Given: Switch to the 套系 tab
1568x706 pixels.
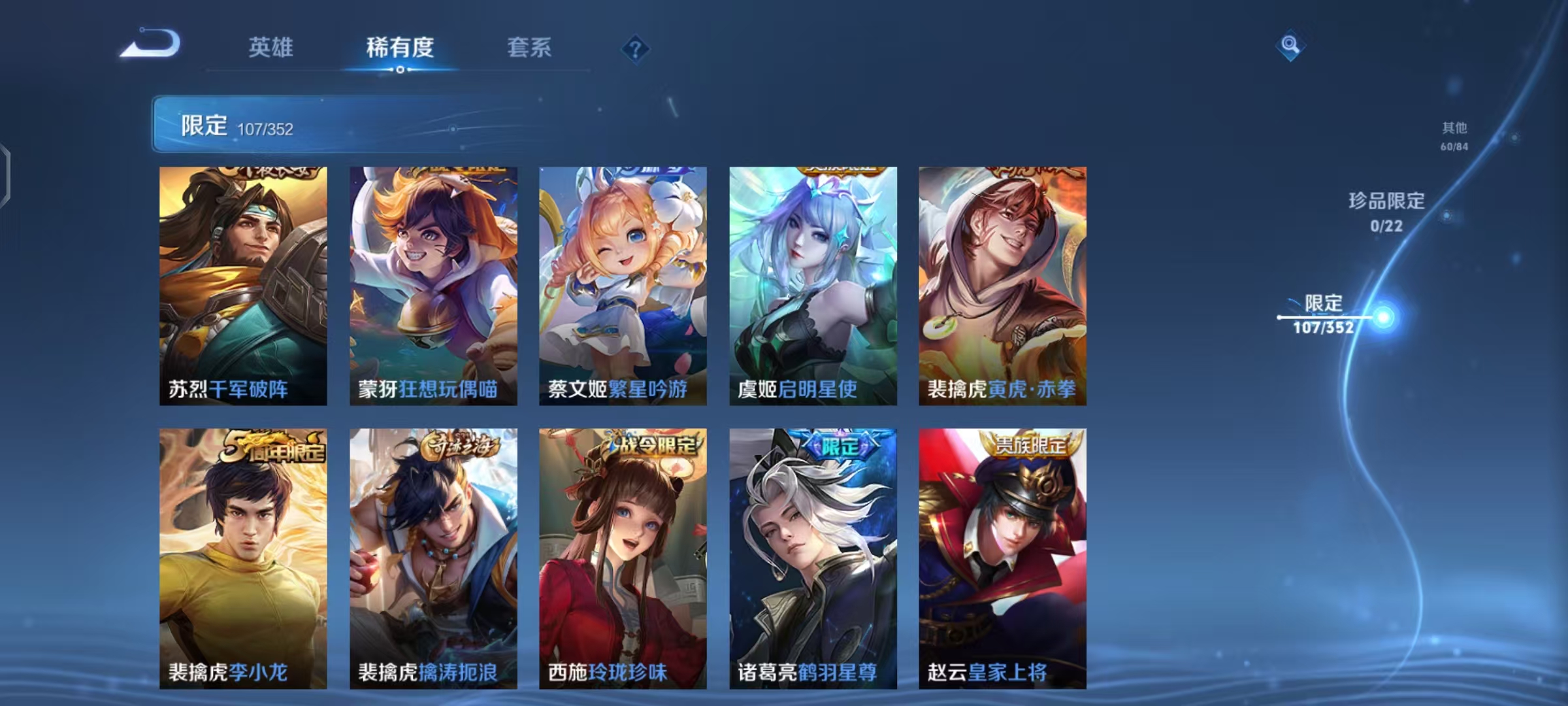Looking at the screenshot, I should tap(529, 48).
